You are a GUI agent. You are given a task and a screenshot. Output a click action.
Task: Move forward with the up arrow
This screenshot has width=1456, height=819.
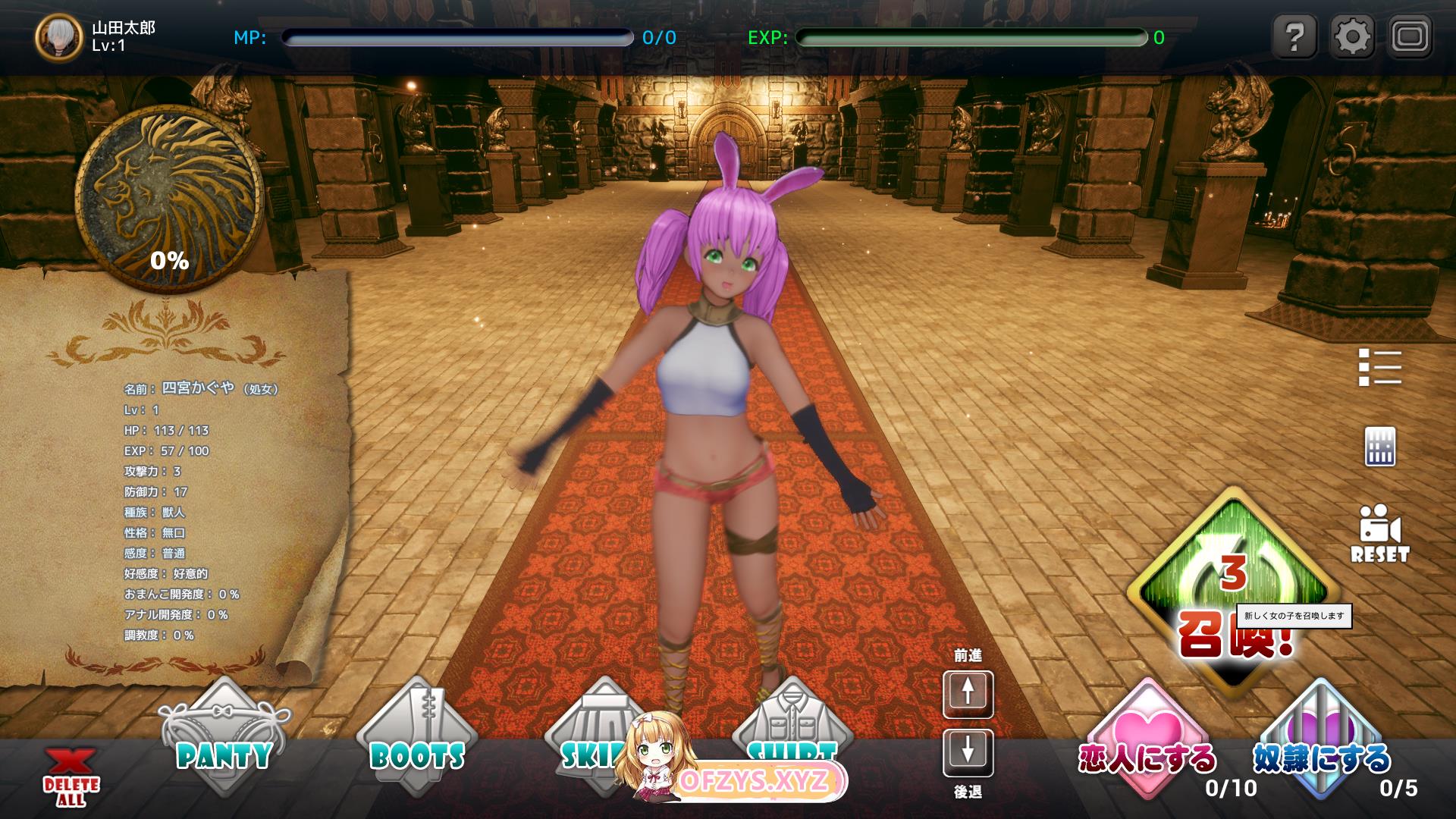(968, 693)
